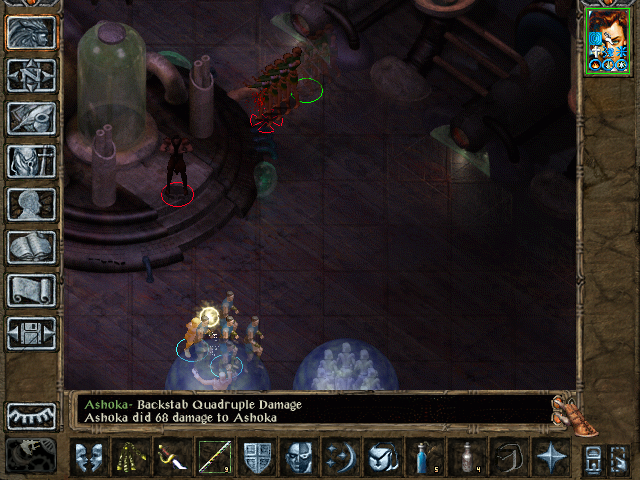Select the weapon slot showing 9 ammo

[x=213, y=457]
